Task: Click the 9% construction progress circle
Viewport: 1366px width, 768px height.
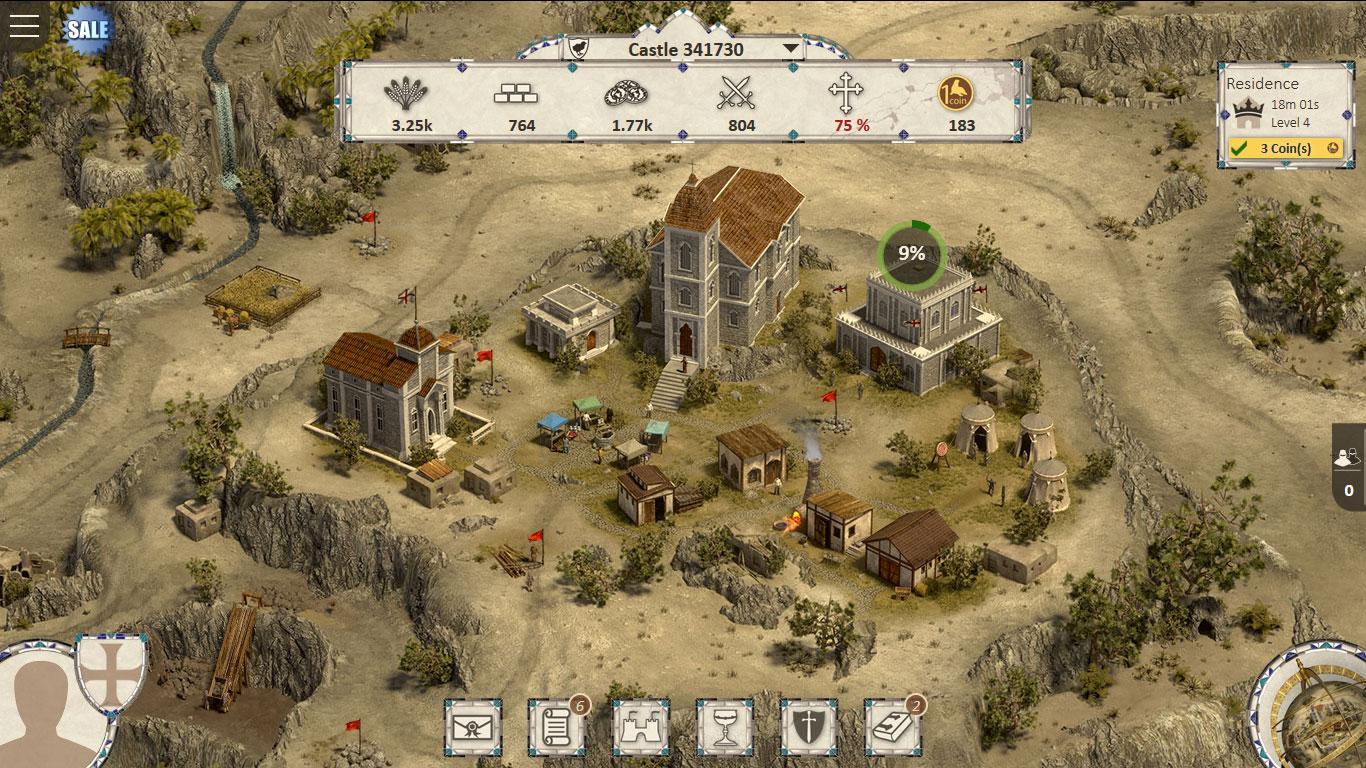Action: click(911, 254)
